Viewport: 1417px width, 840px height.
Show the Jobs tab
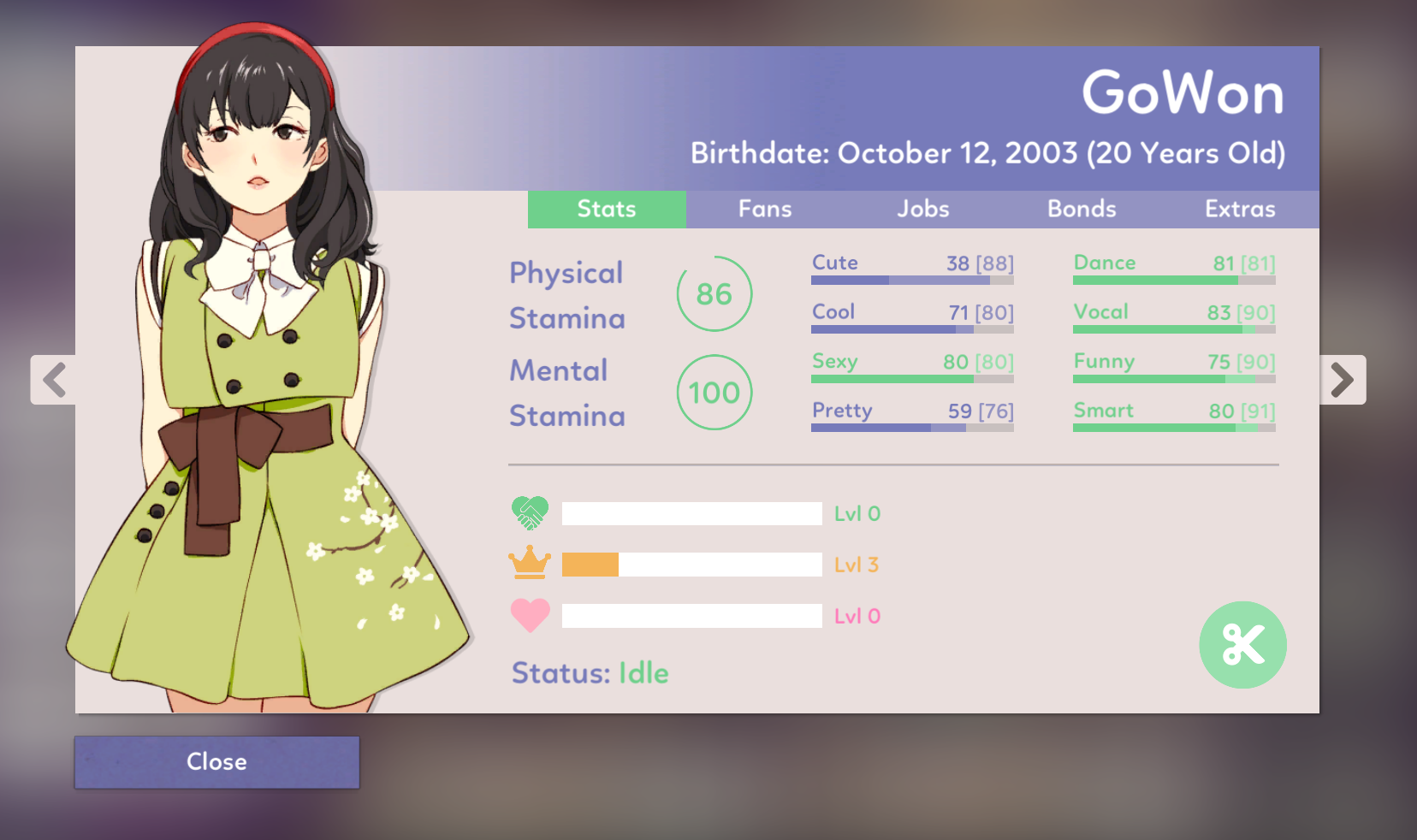[x=923, y=210]
